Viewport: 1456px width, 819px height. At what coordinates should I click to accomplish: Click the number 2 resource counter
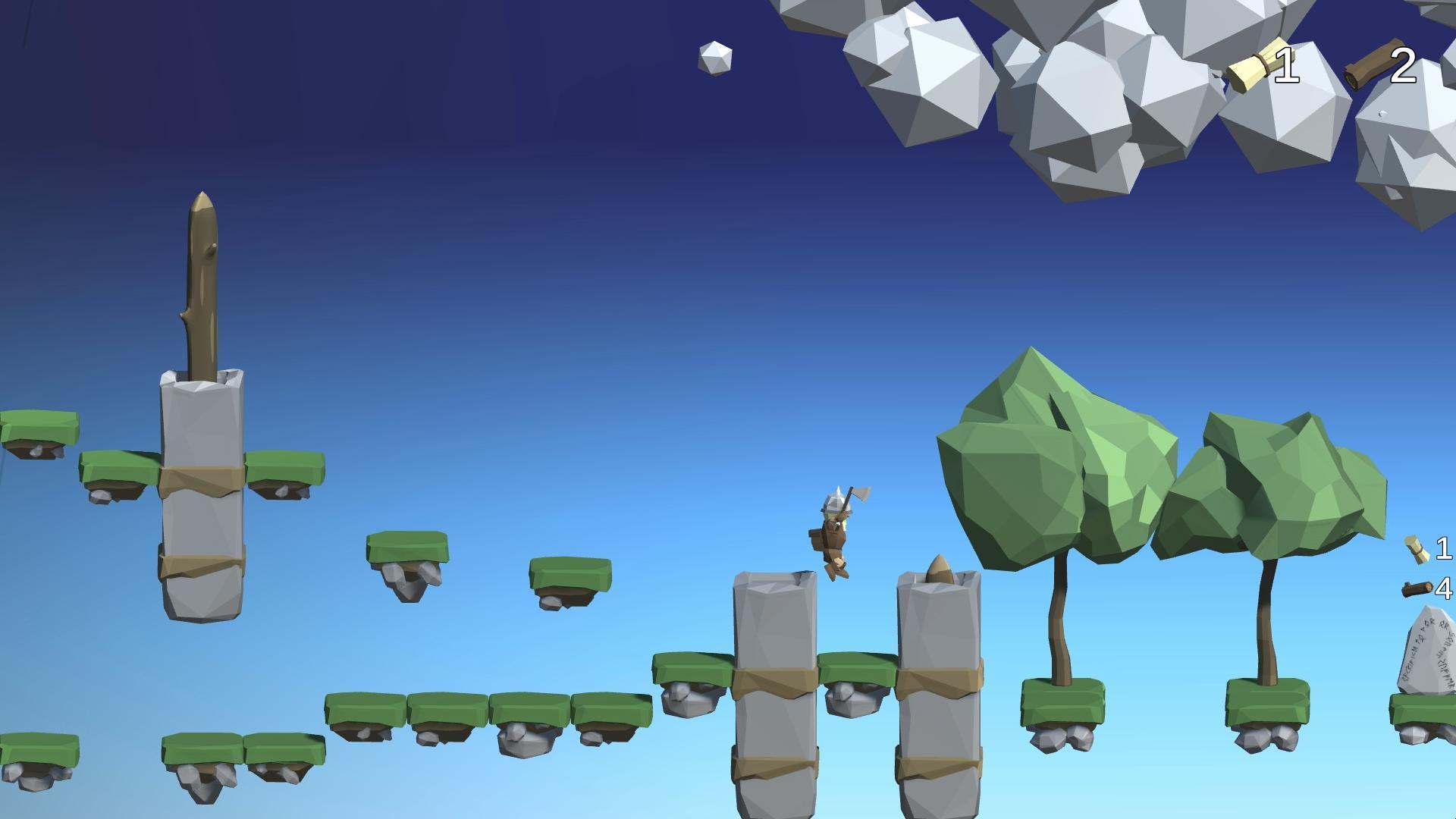point(1404,67)
